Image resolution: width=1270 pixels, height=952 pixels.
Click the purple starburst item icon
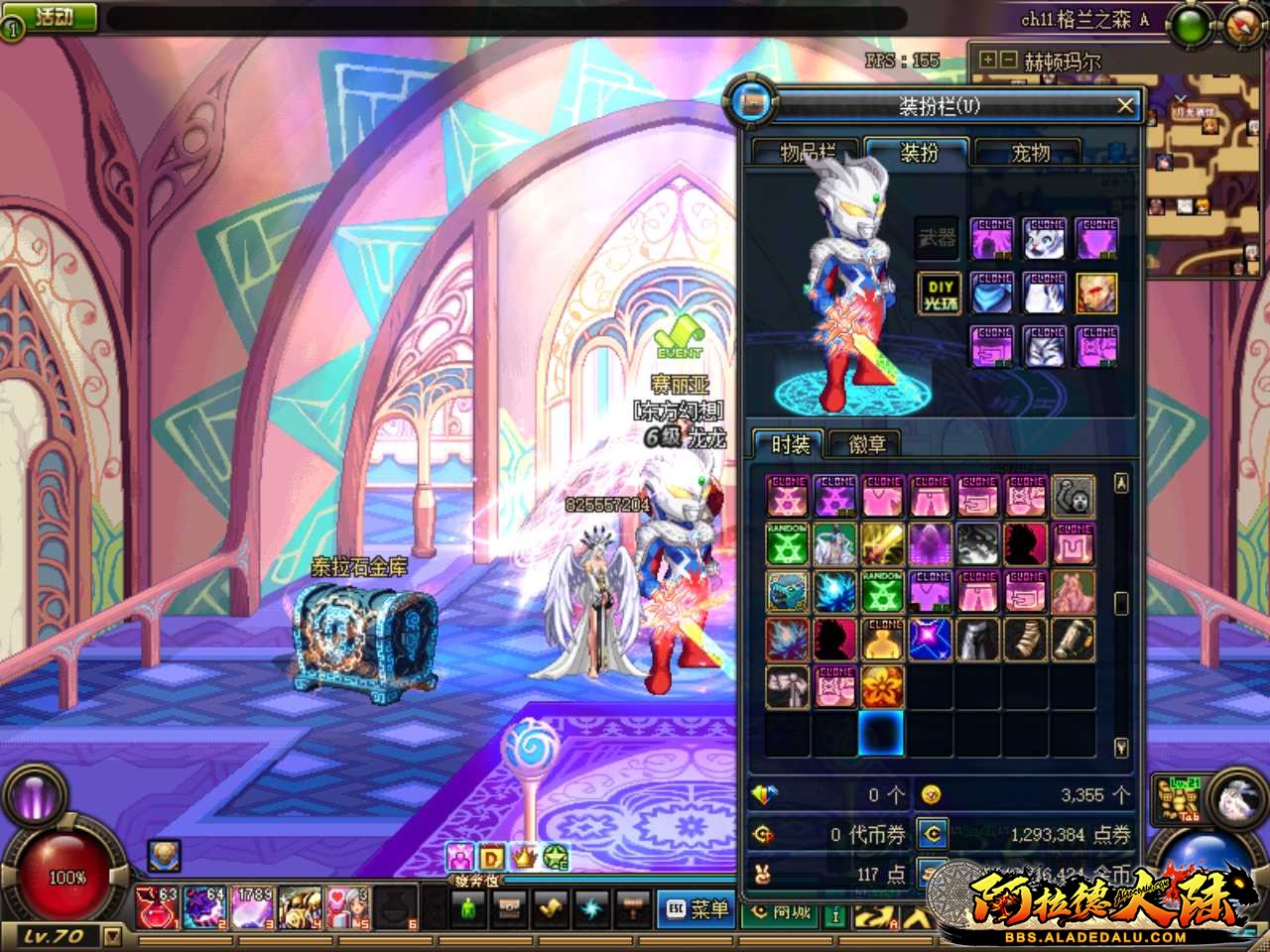click(930, 640)
